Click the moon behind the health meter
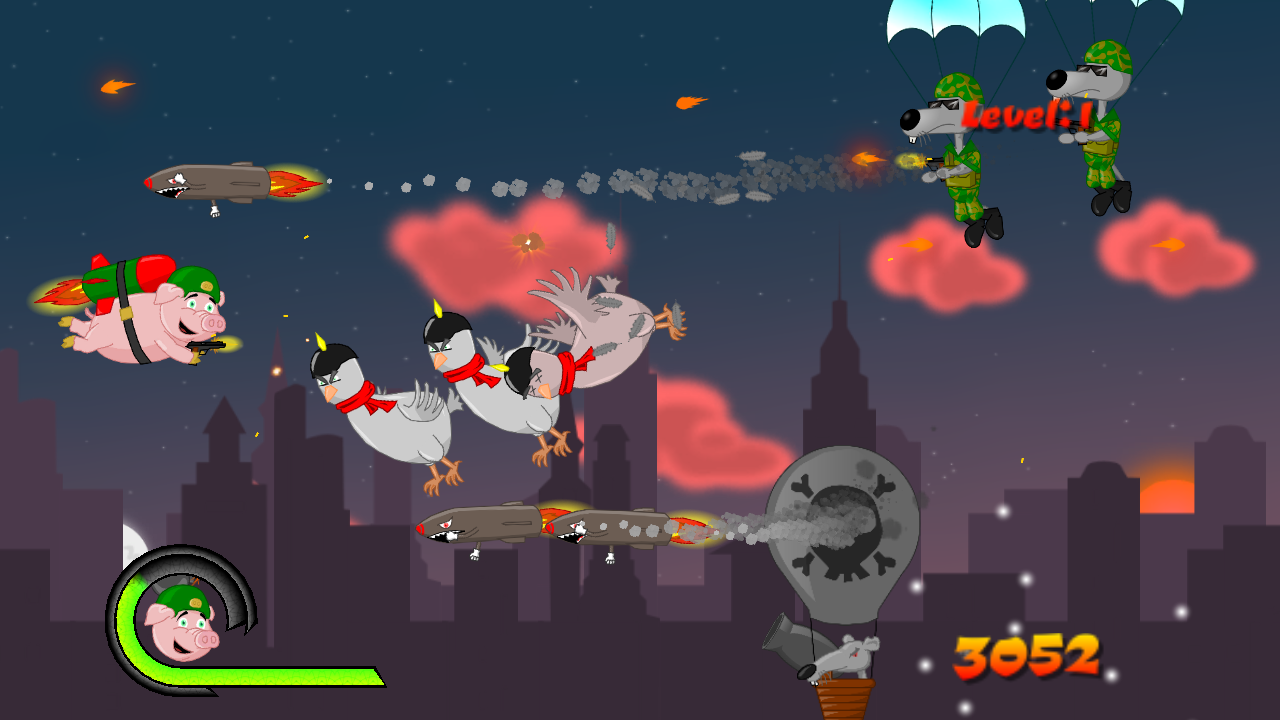Screen dimensions: 1280x720 (x=135, y=545)
